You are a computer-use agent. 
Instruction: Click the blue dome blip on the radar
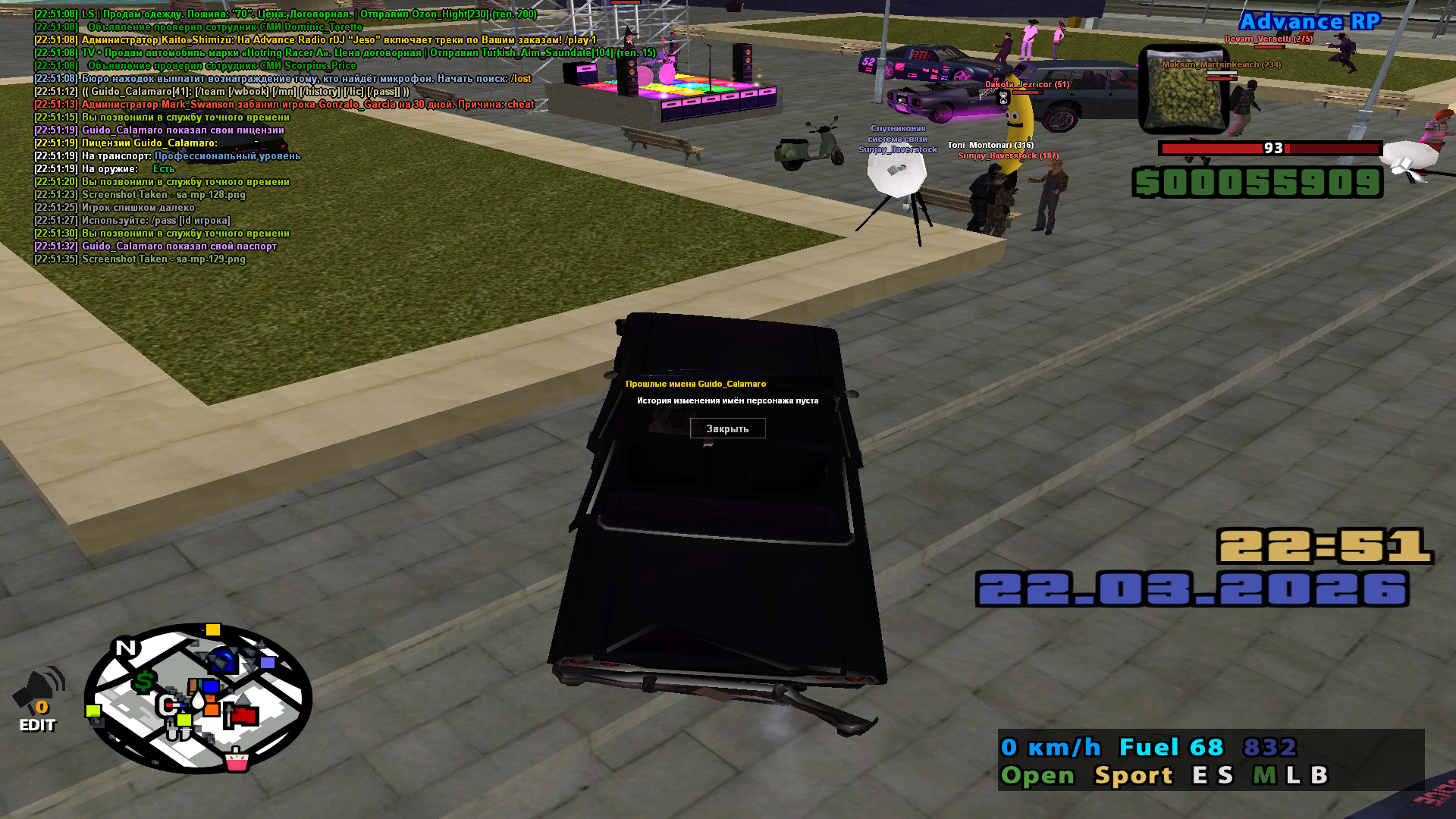coord(223,661)
